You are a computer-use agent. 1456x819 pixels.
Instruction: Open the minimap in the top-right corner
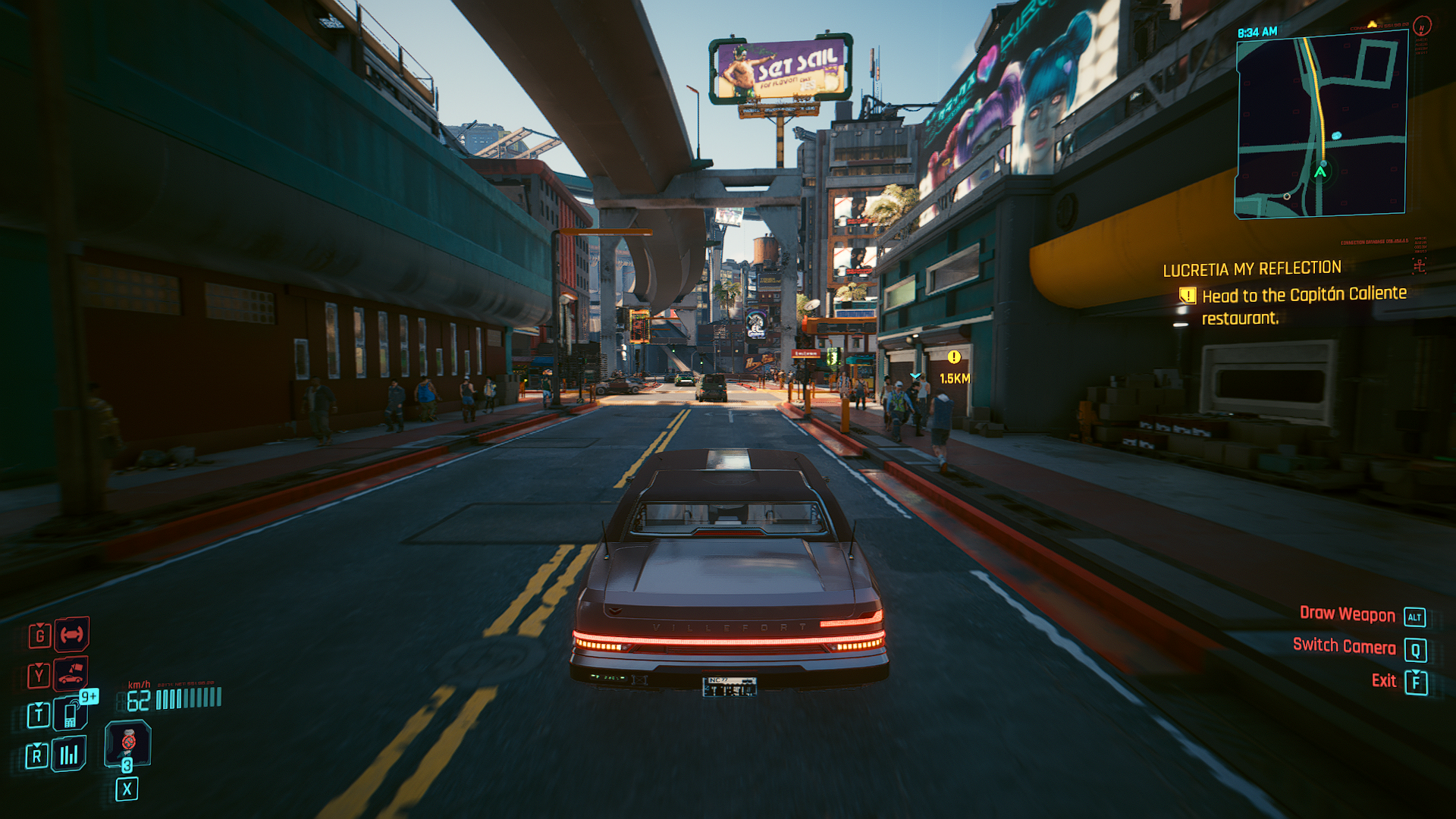coord(1321,126)
